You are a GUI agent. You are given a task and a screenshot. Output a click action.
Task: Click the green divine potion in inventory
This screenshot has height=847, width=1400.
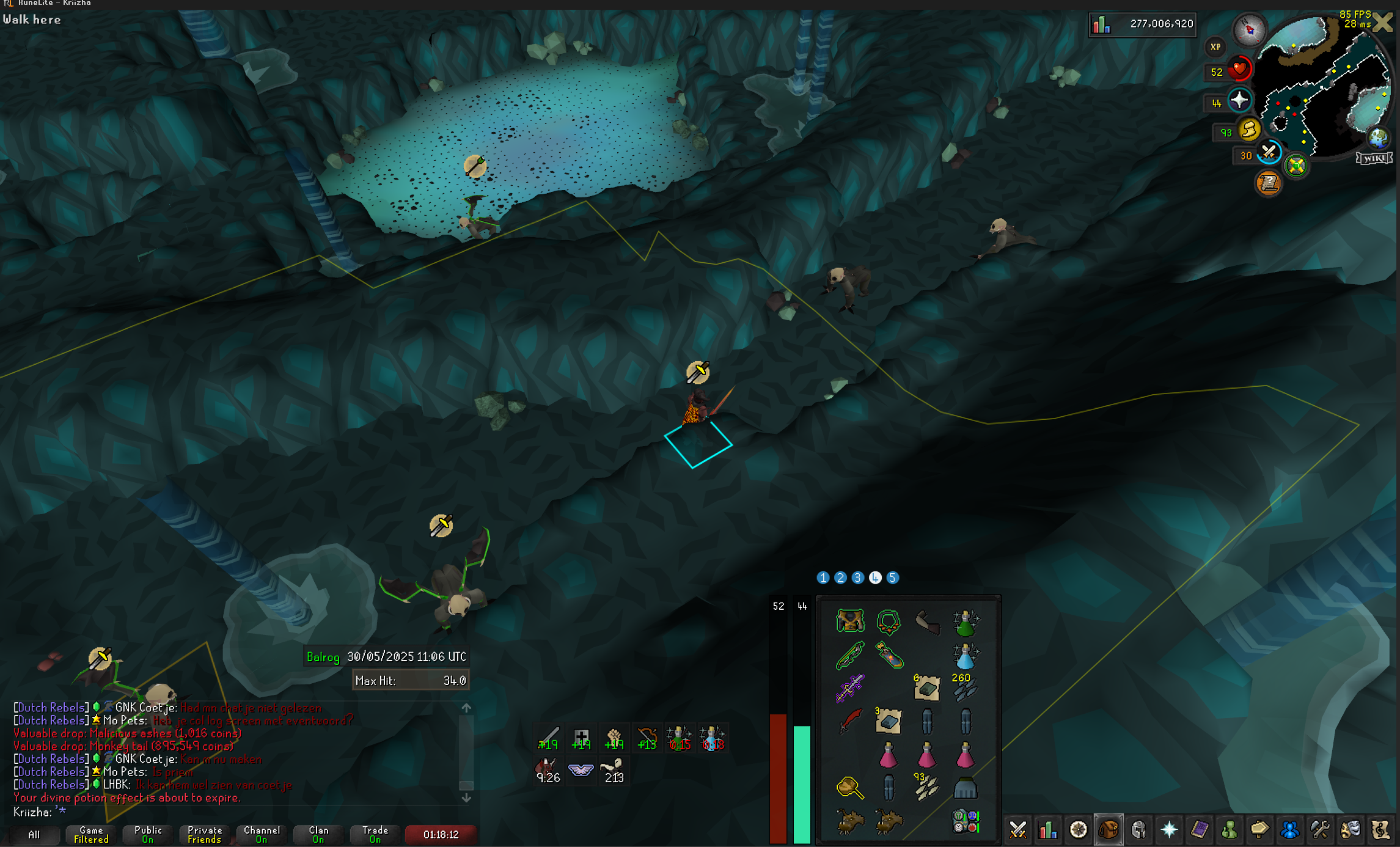(966, 623)
